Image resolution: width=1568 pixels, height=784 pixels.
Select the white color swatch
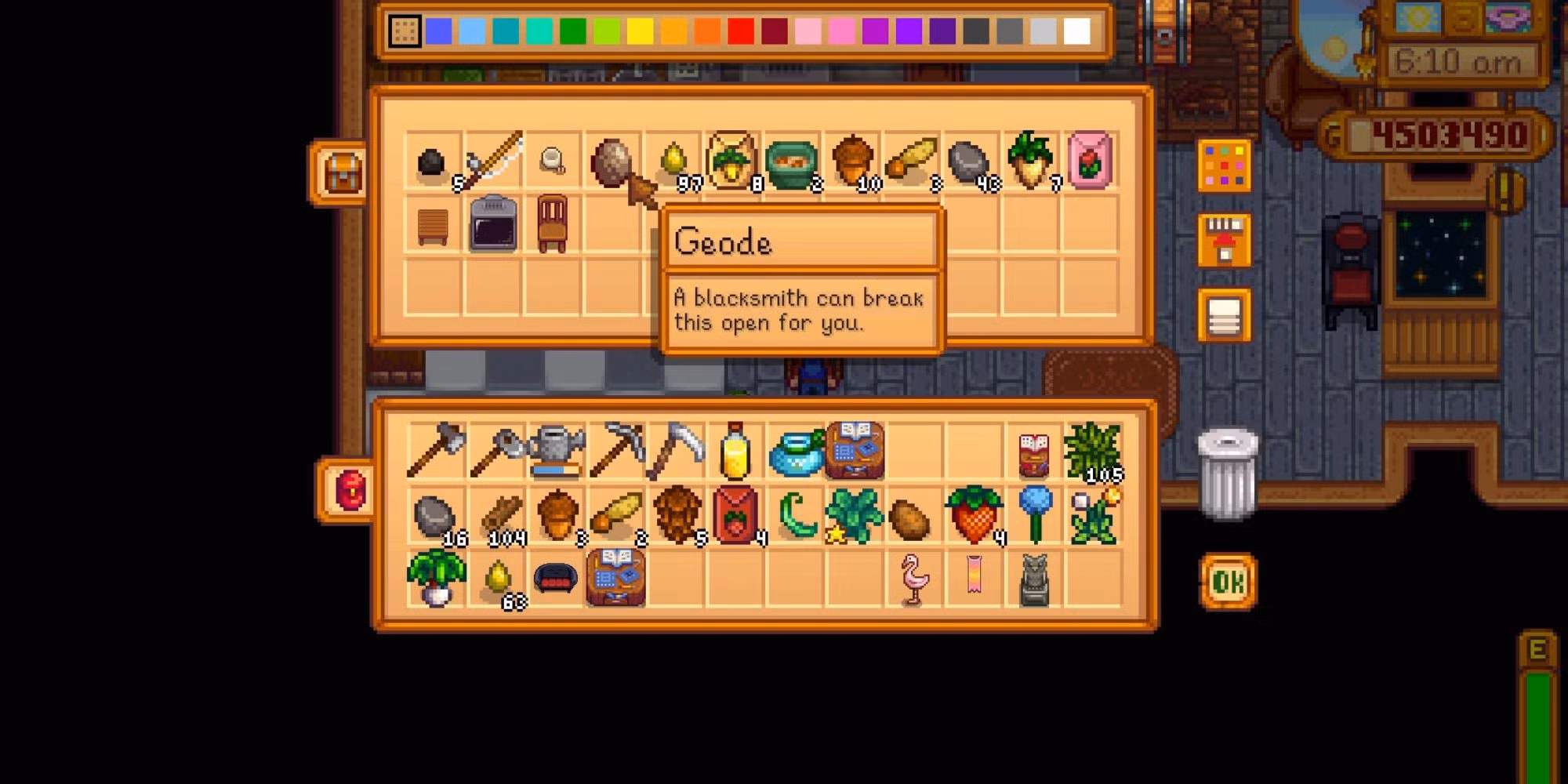click(x=1076, y=31)
